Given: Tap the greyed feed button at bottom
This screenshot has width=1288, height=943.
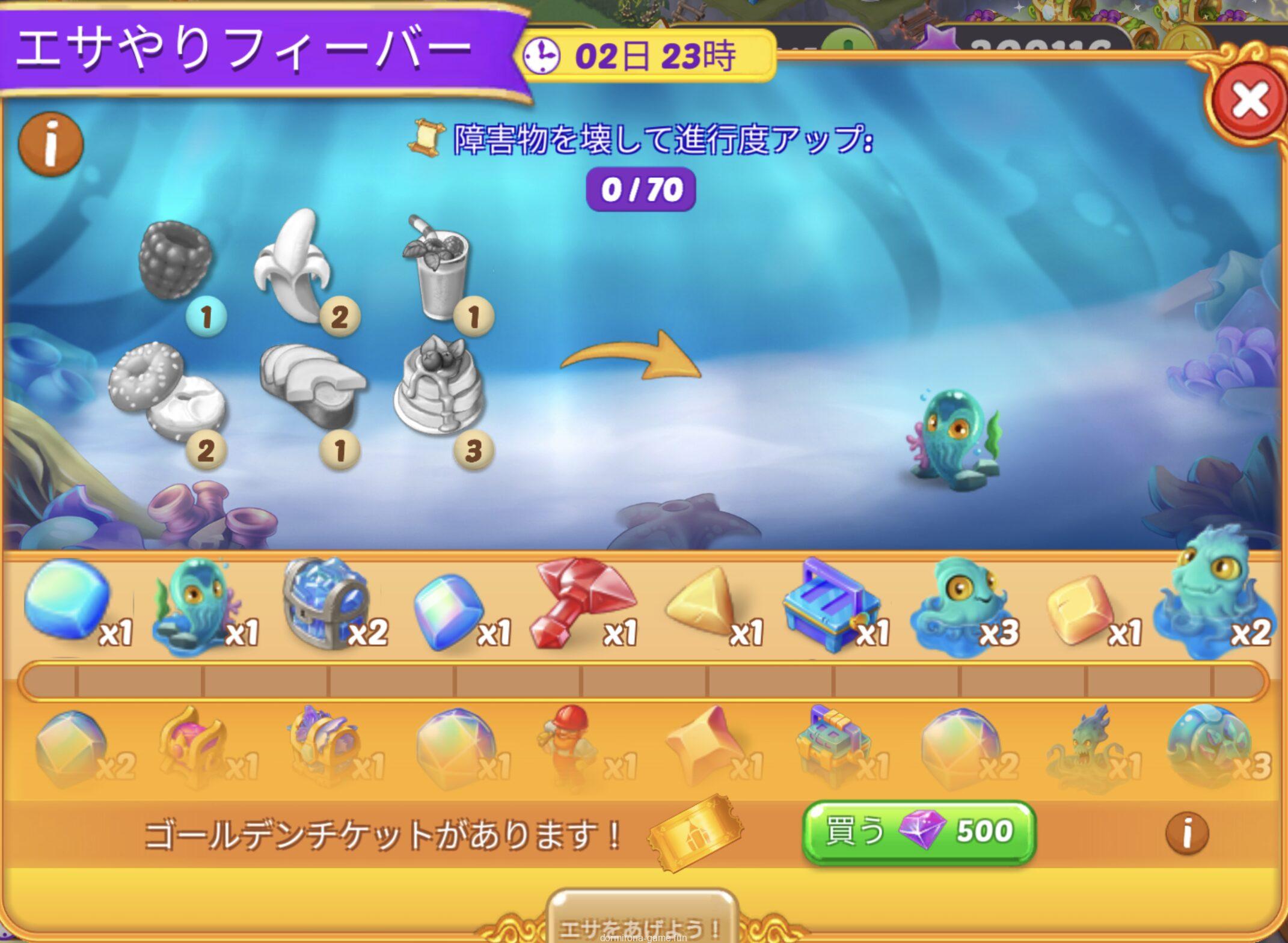Looking at the screenshot, I should click(x=642, y=923).
